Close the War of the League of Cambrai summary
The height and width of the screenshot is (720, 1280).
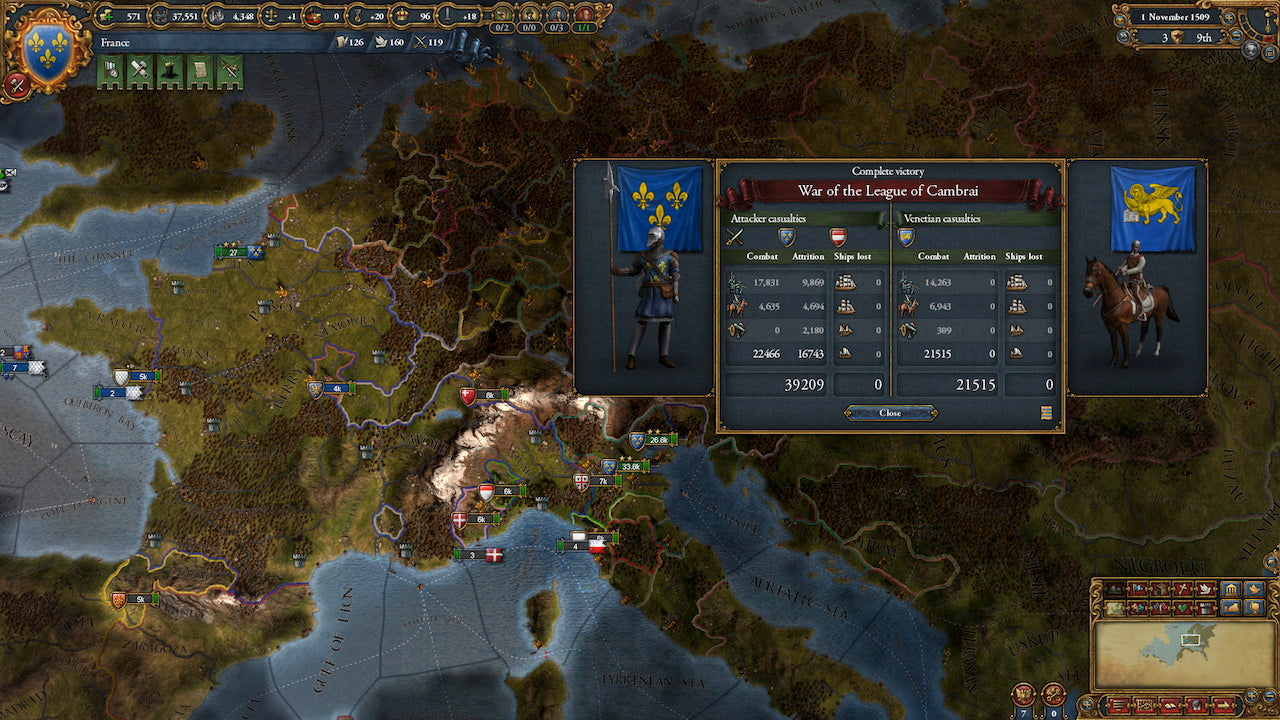click(x=890, y=413)
